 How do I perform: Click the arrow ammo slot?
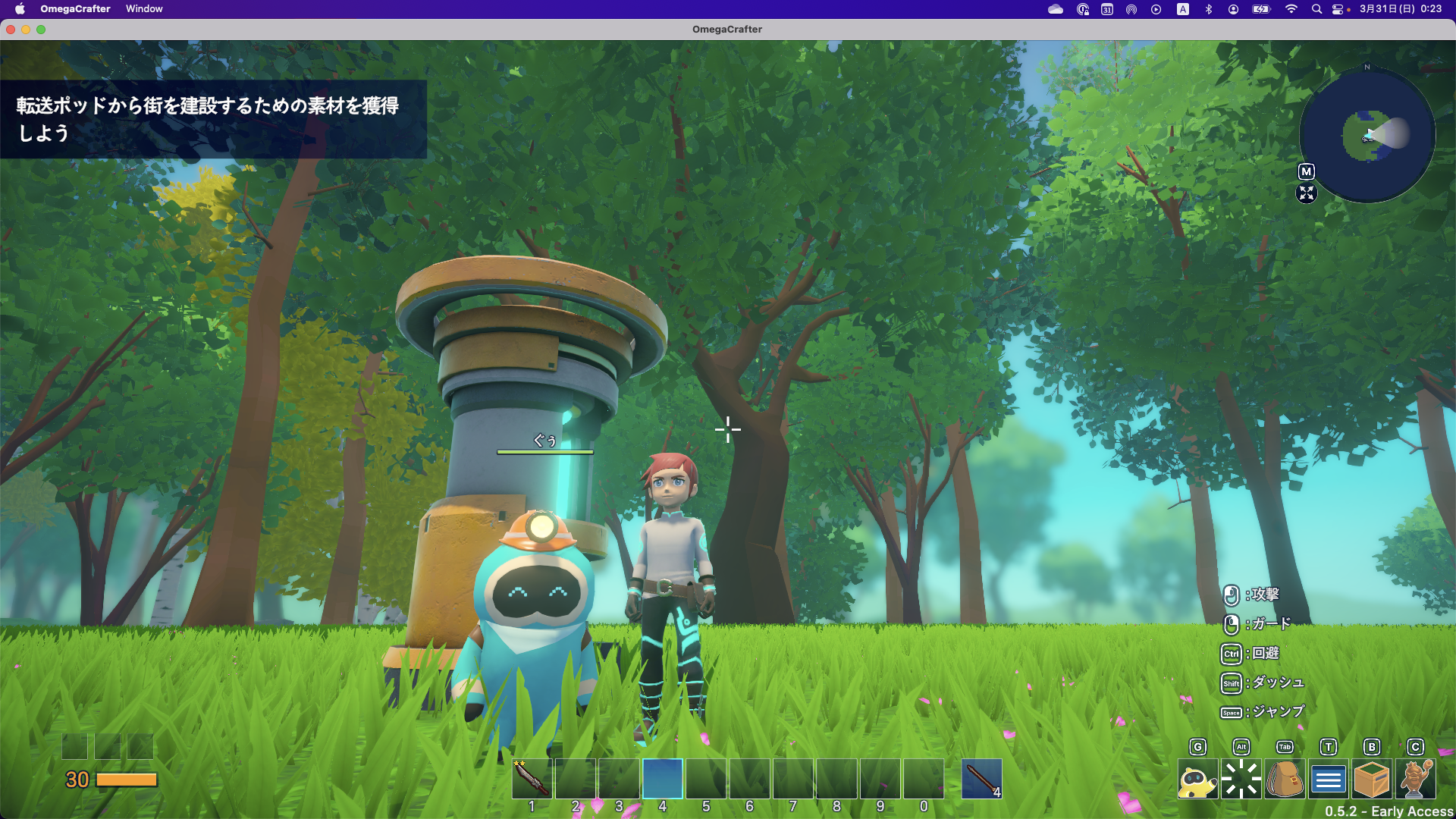click(981, 779)
